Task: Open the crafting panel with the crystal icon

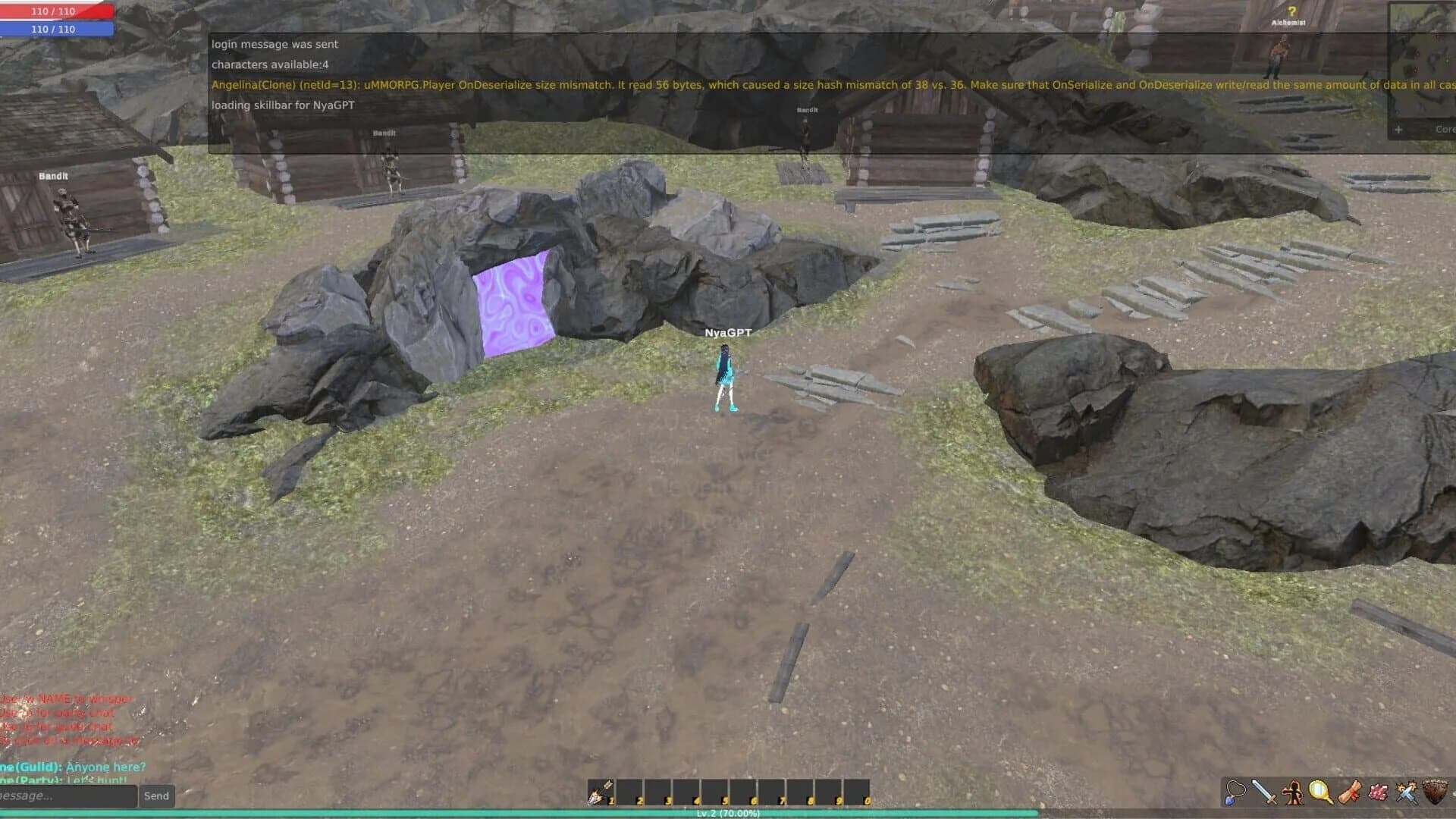Action: (1377, 792)
